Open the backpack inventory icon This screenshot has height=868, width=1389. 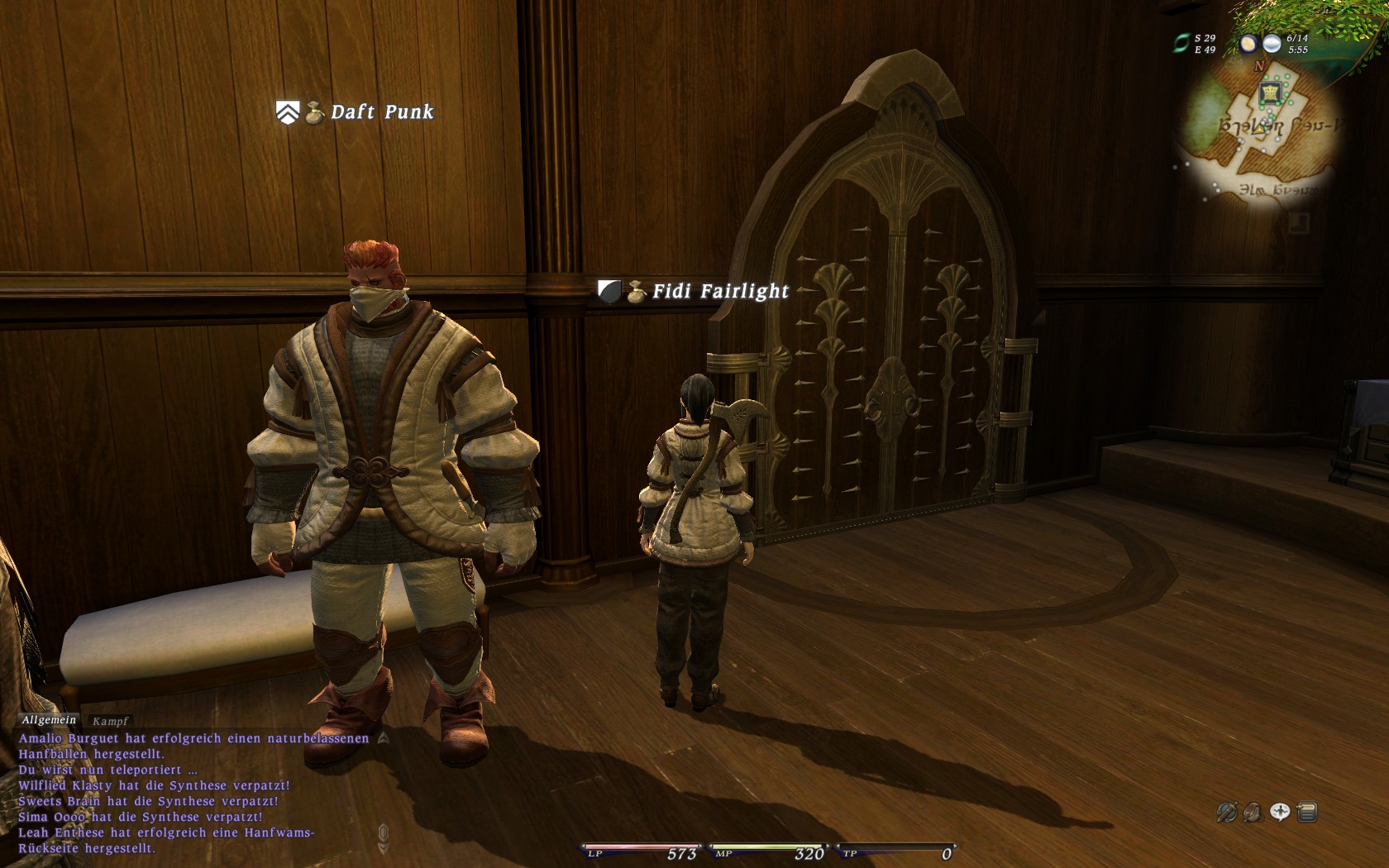(1253, 813)
